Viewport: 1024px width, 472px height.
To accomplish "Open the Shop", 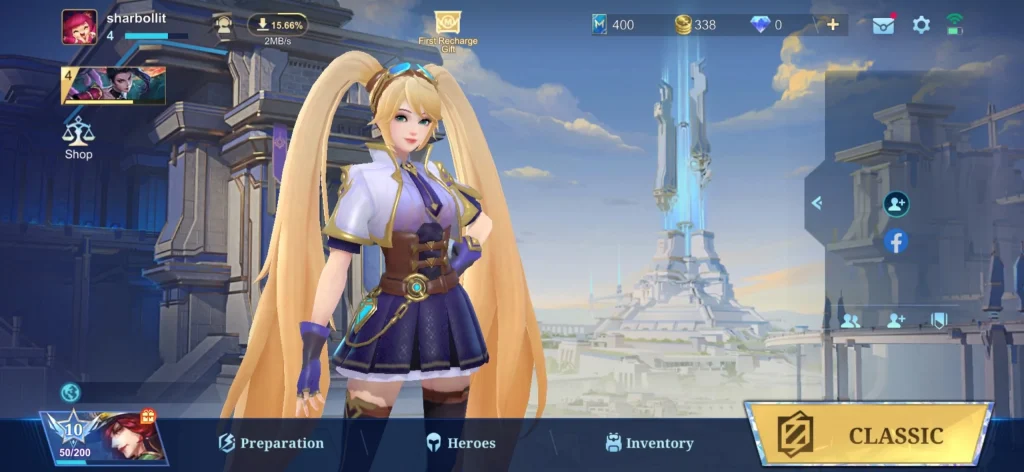I will [x=78, y=138].
